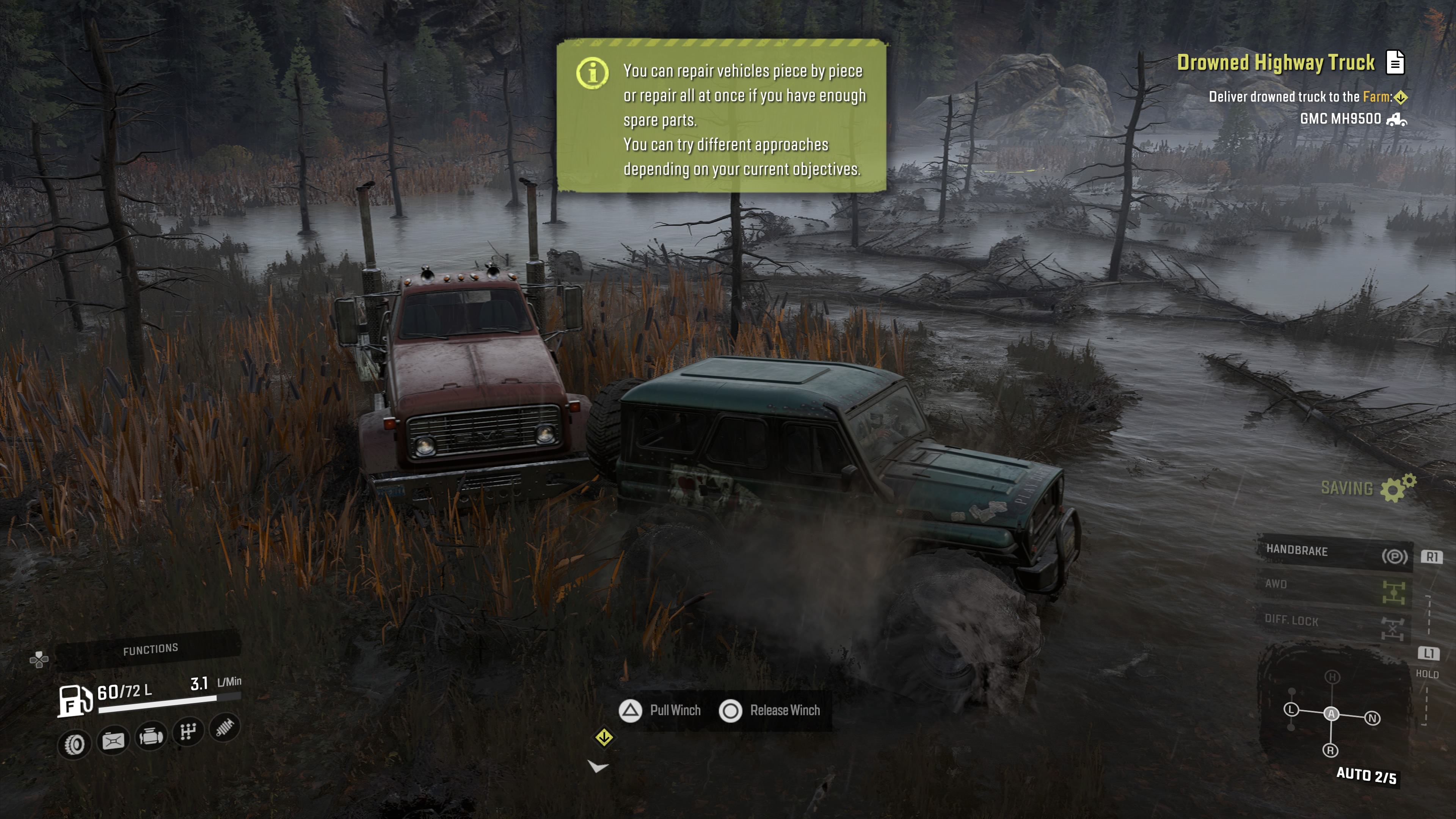Screen dimensions: 1456x819
Task: Check the fuel tank damage icon
Action: [x=113, y=741]
